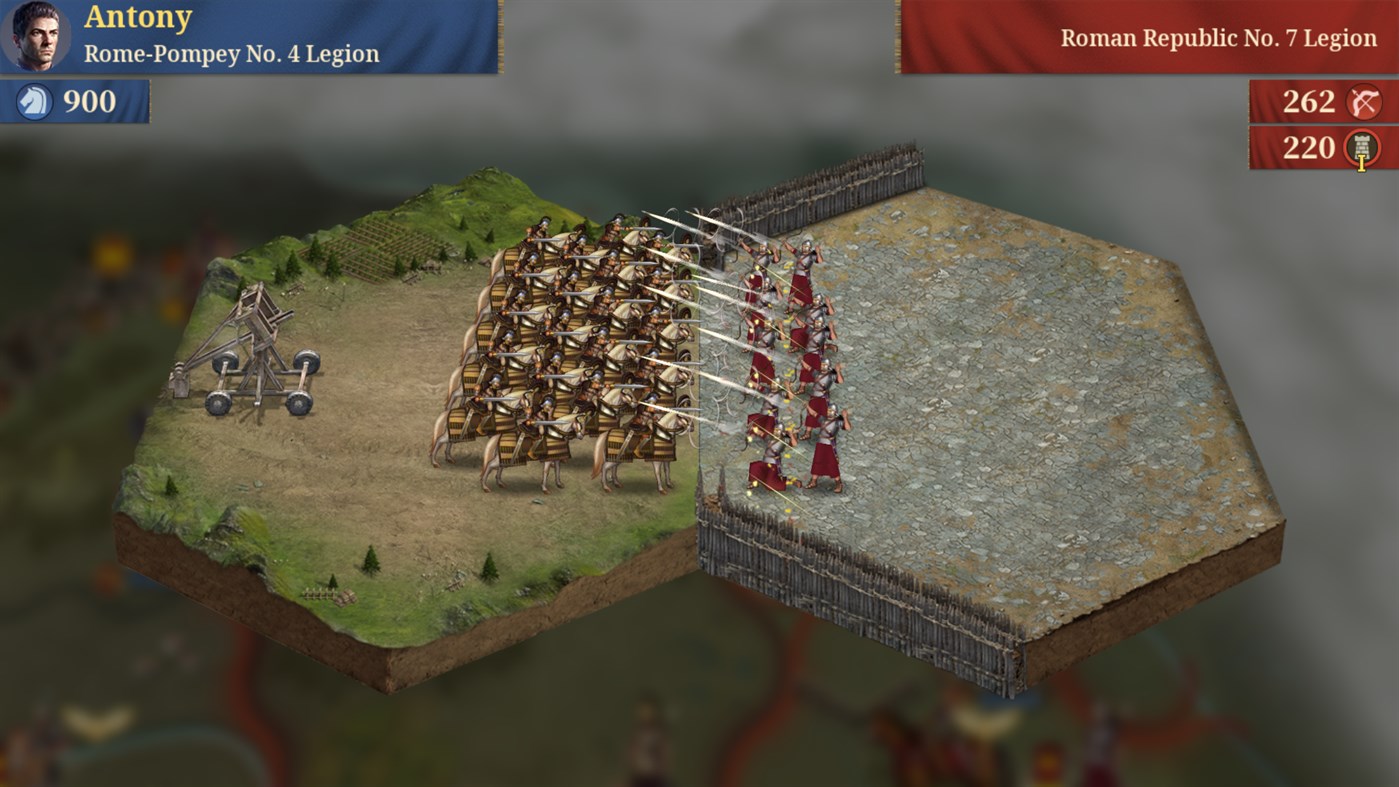
Task: Select the cavalry knight icon showing 900
Action: (35, 100)
